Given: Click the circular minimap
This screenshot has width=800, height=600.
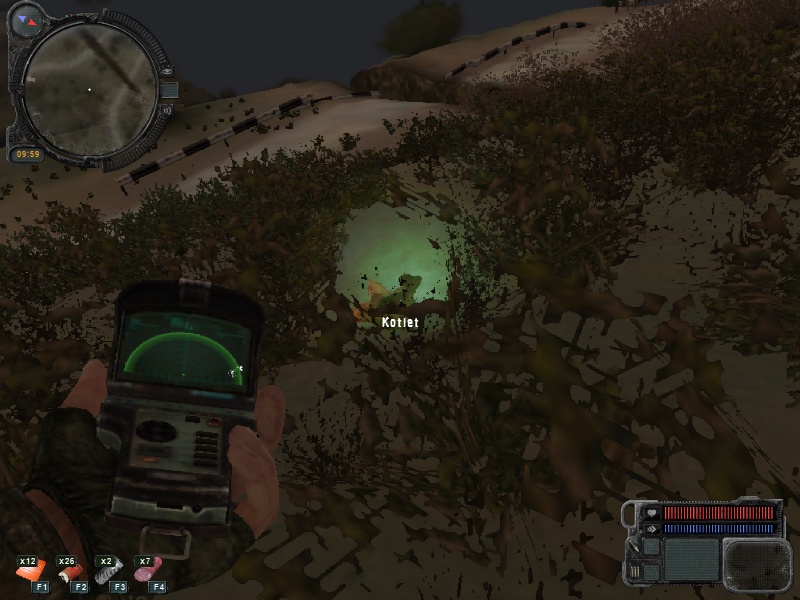Looking at the screenshot, I should 89,89.
